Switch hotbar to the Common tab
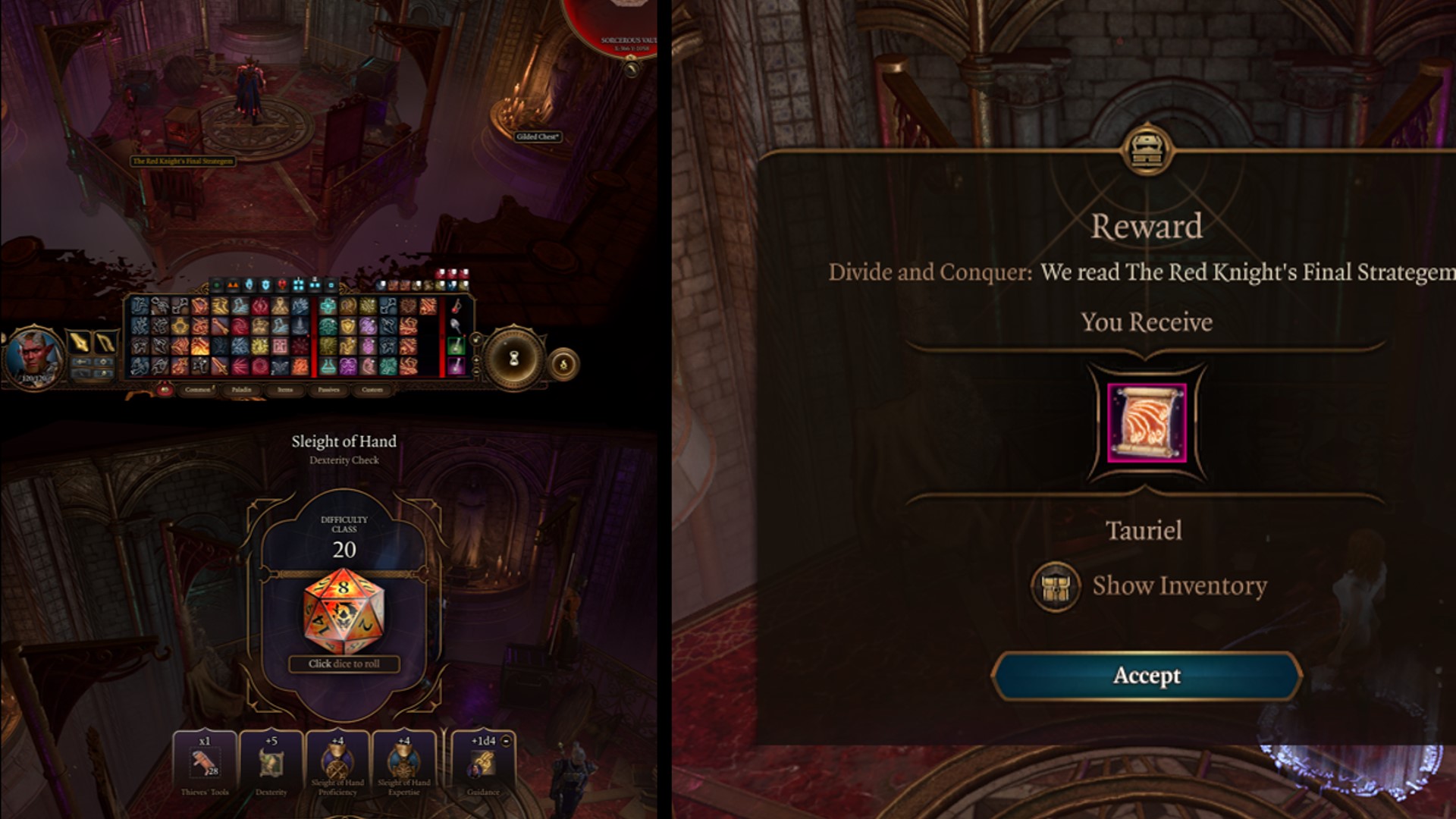This screenshot has height=819, width=1456. pyautogui.click(x=198, y=390)
